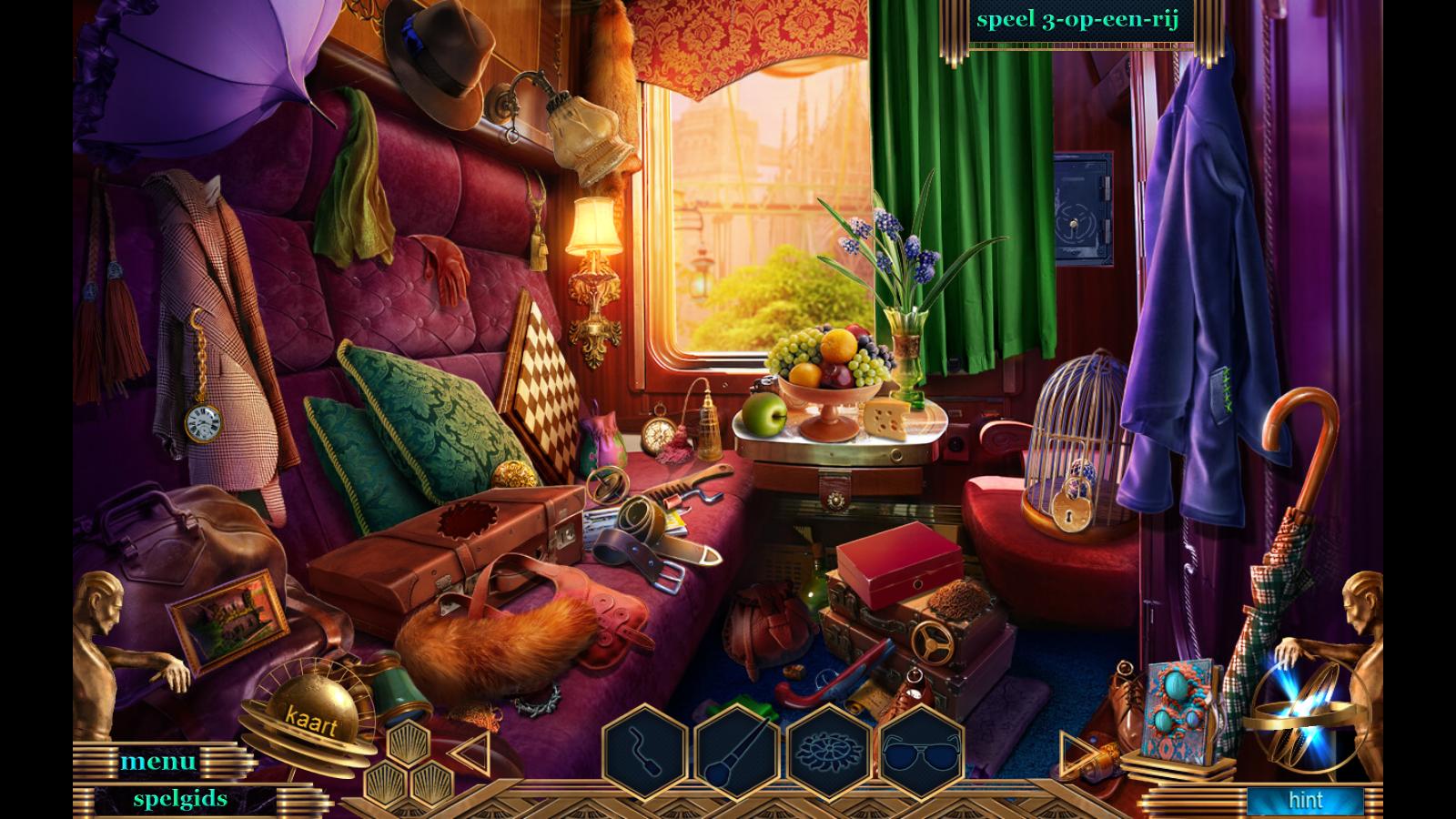The width and height of the screenshot is (1456, 819).
Task: Open the turquoise jeweled journal book
Action: [1178, 710]
